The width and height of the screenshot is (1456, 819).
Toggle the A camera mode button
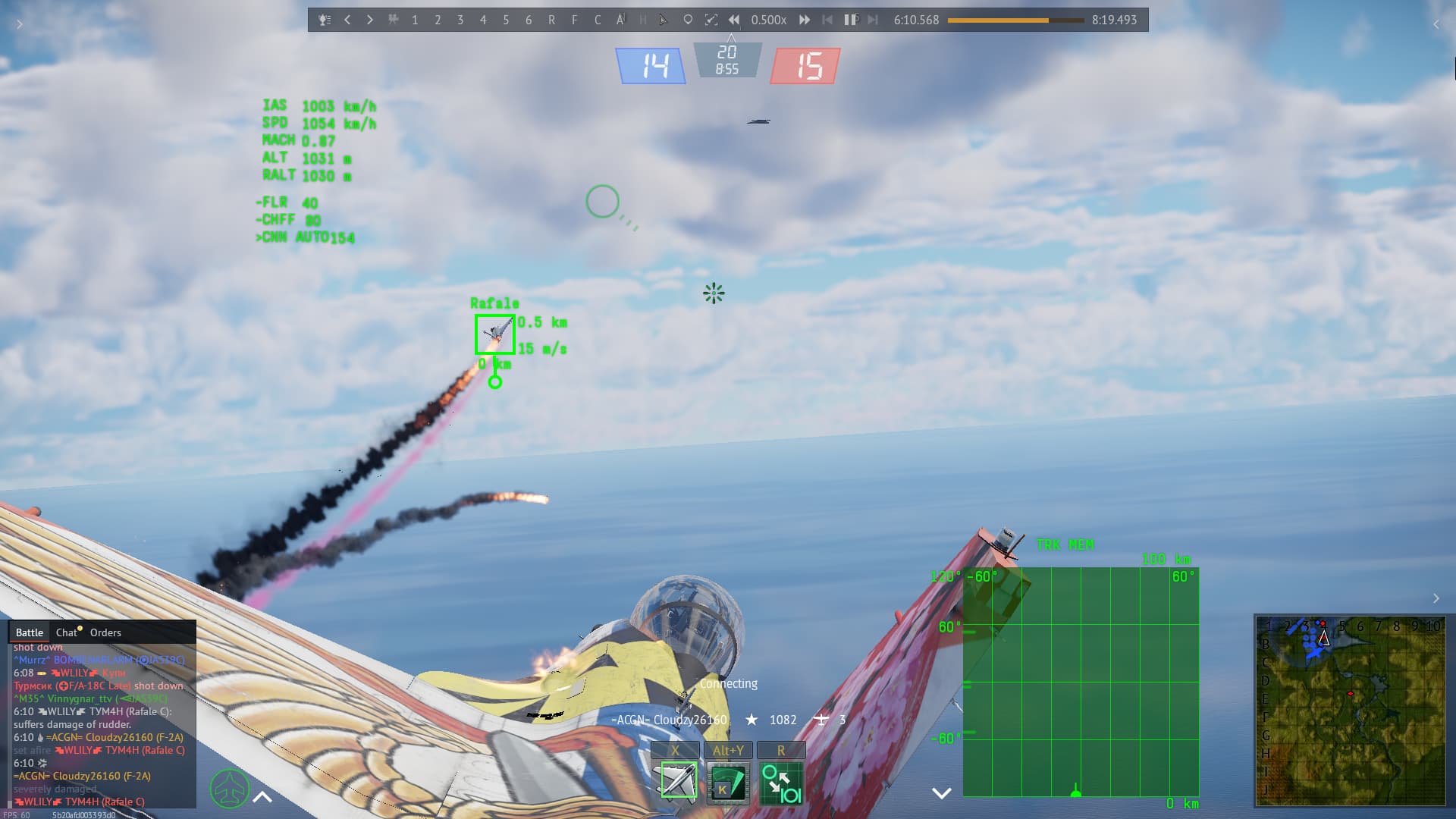click(620, 20)
